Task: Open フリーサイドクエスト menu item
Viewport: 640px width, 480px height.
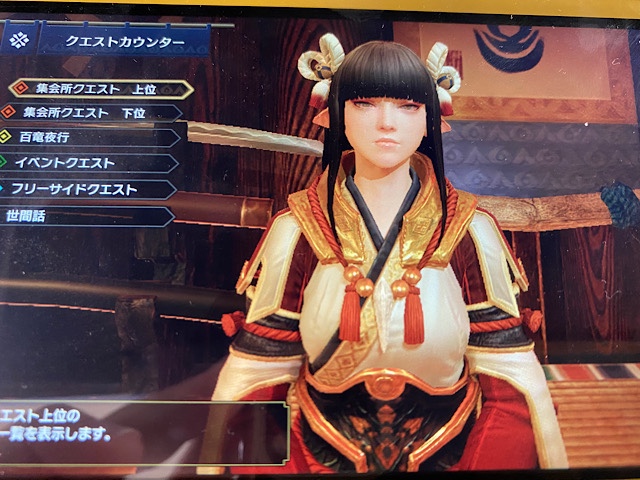Action: 75,188
